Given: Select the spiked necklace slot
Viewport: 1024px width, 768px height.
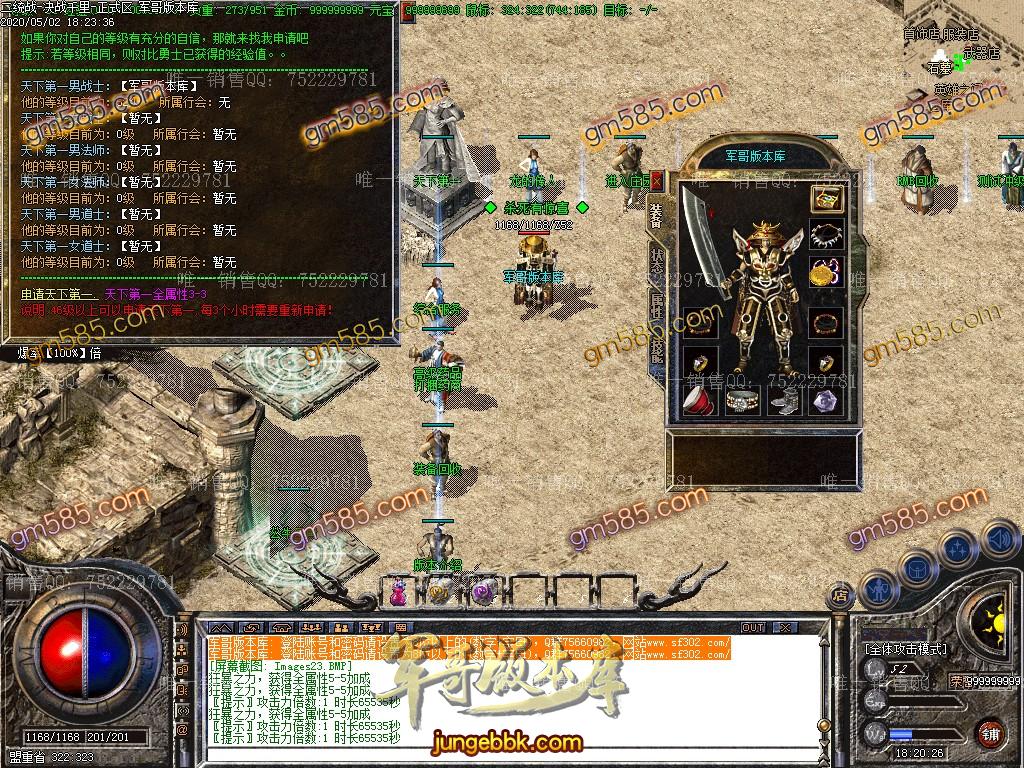Looking at the screenshot, I should (825, 236).
